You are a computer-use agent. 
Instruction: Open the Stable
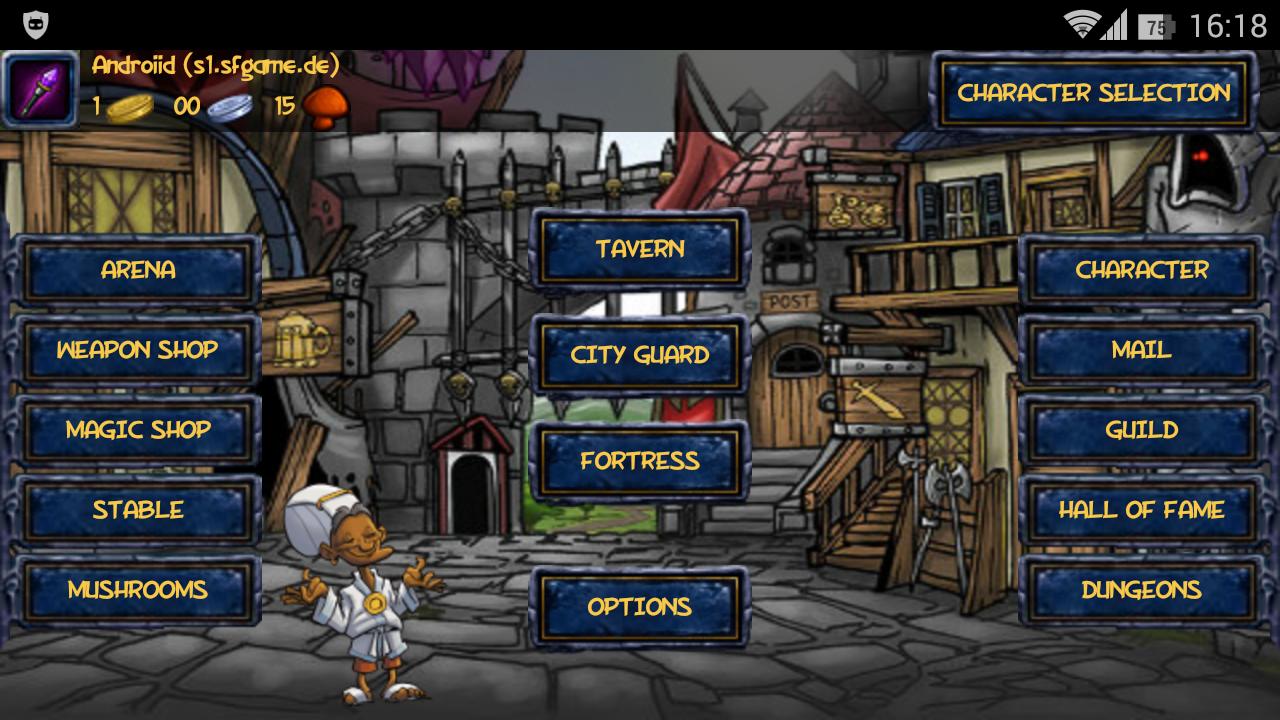(x=139, y=510)
